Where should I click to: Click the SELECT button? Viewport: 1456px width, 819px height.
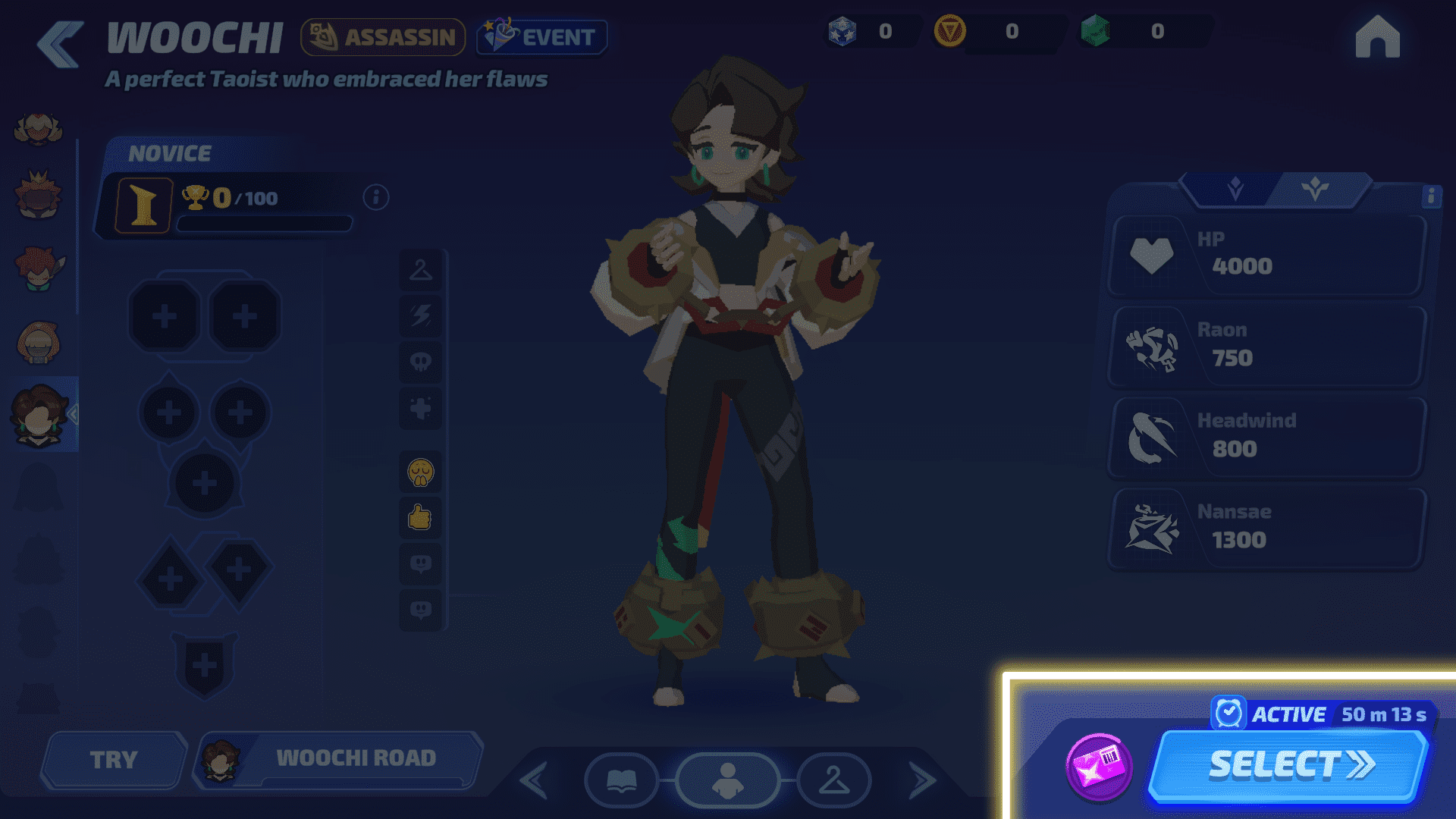click(1289, 765)
